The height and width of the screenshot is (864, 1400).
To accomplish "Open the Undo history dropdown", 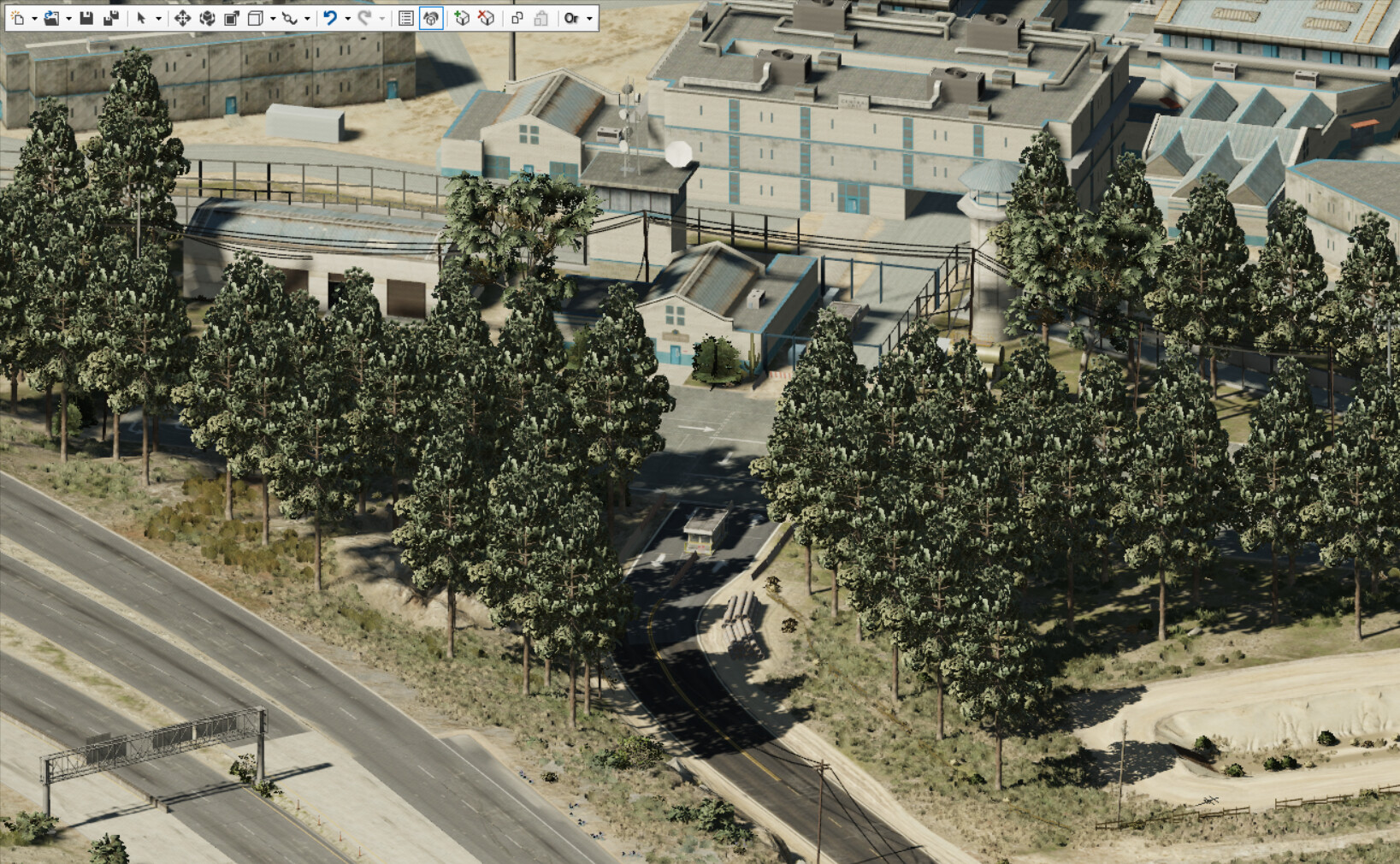I will pyautogui.click(x=350, y=17).
